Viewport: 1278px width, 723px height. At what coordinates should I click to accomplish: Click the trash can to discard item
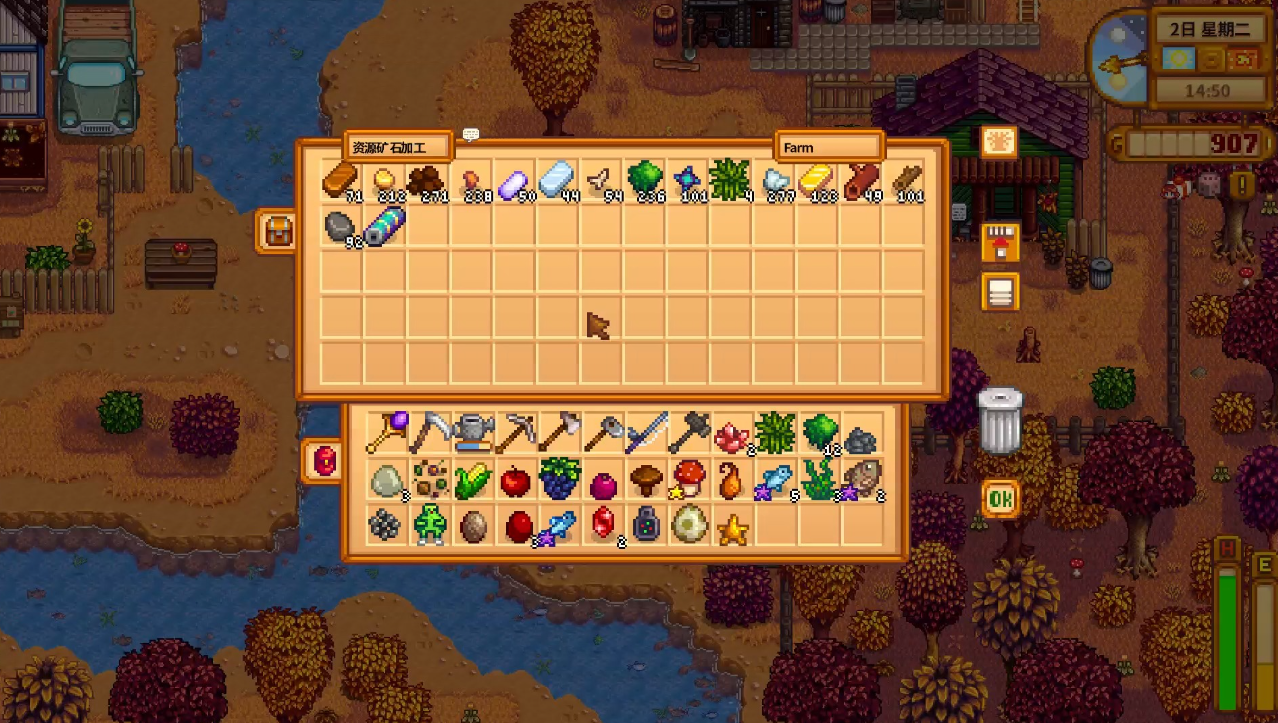[1000, 421]
